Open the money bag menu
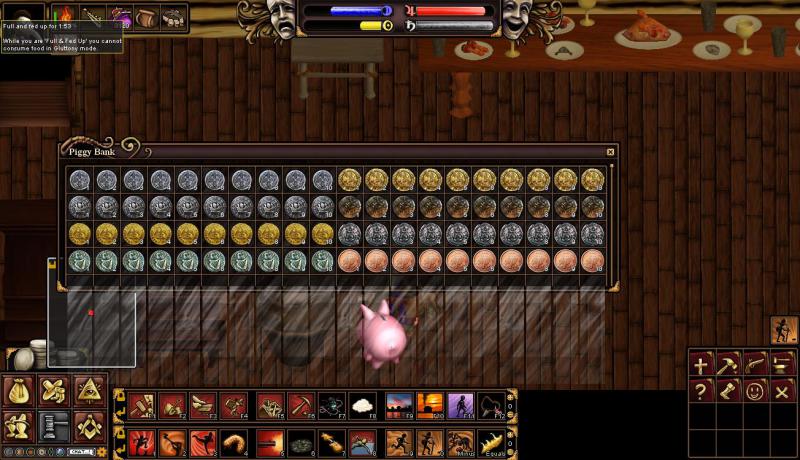The height and width of the screenshot is (460, 800). pyautogui.click(x=20, y=391)
